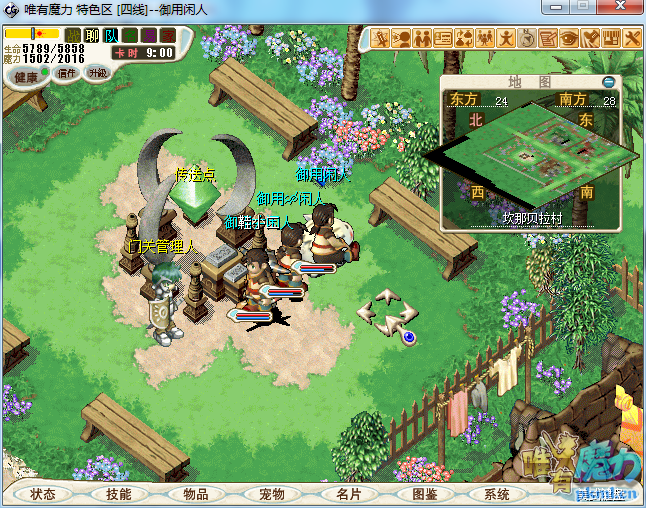Select the wrench and screwdriver tools icon
Image resolution: width=646 pixels, height=508 pixels.
click(633, 39)
